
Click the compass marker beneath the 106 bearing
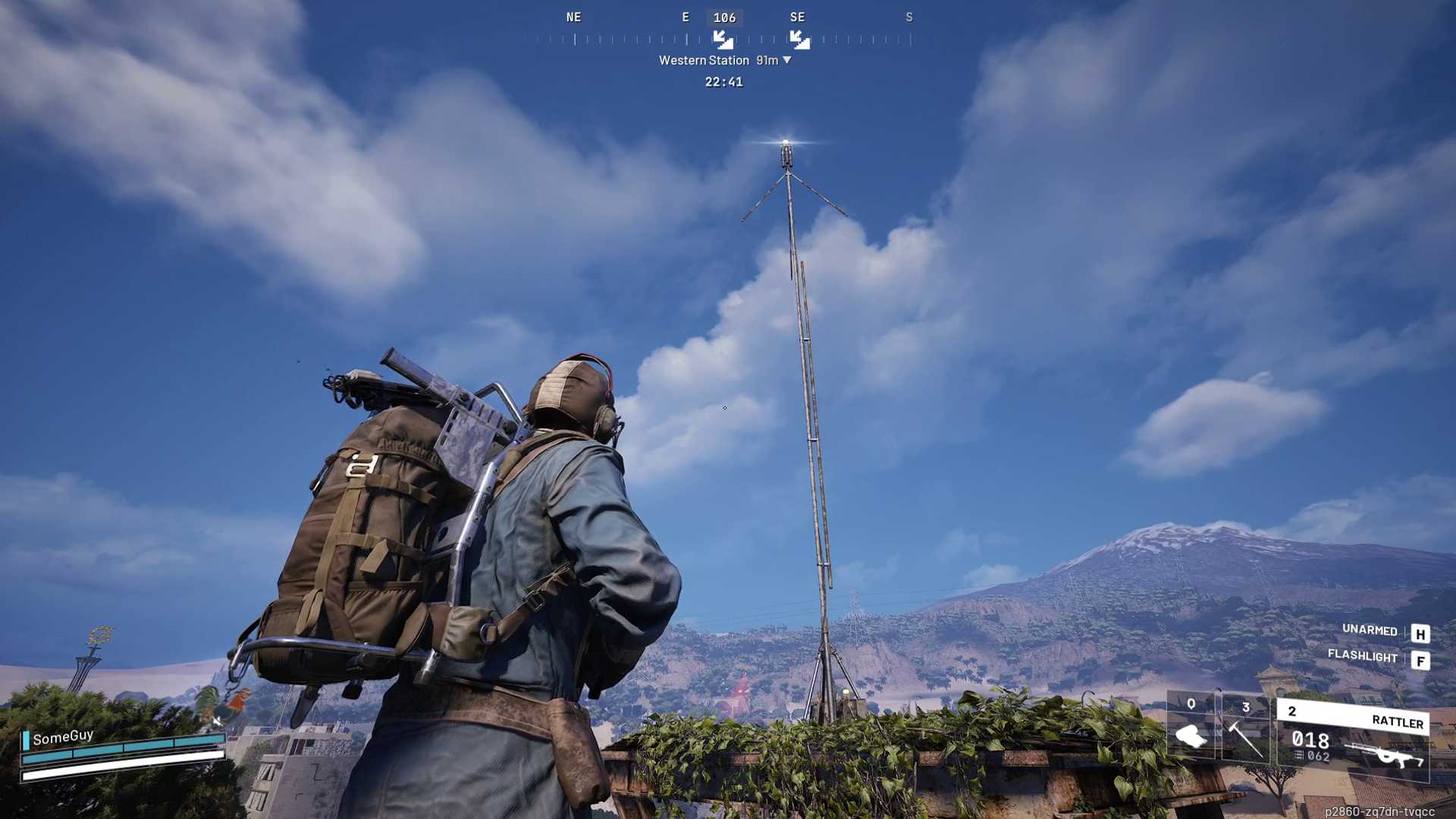tap(723, 39)
